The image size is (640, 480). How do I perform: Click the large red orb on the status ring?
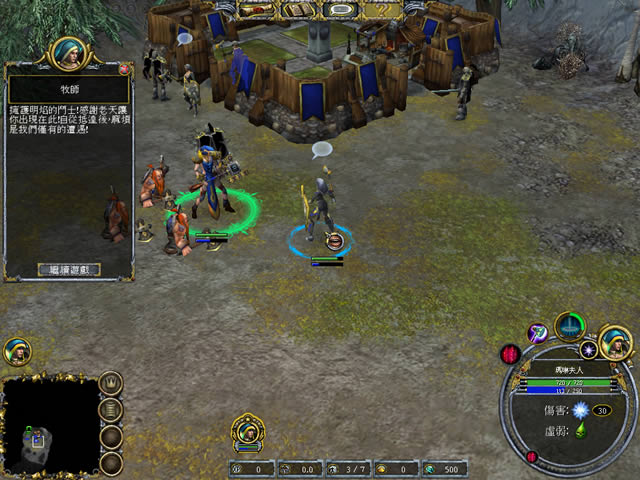(x=512, y=354)
